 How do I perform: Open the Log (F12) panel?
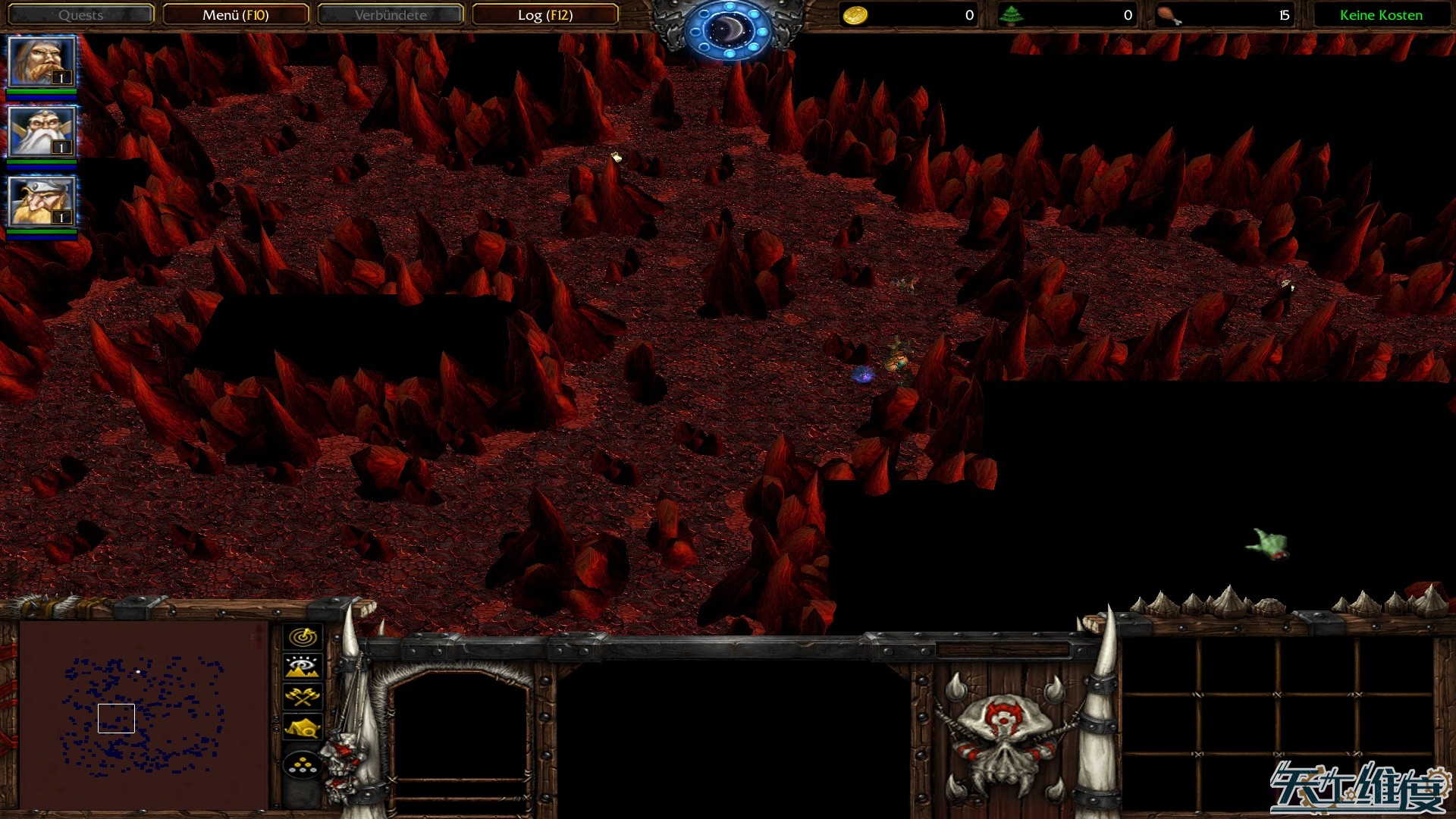coord(545,14)
